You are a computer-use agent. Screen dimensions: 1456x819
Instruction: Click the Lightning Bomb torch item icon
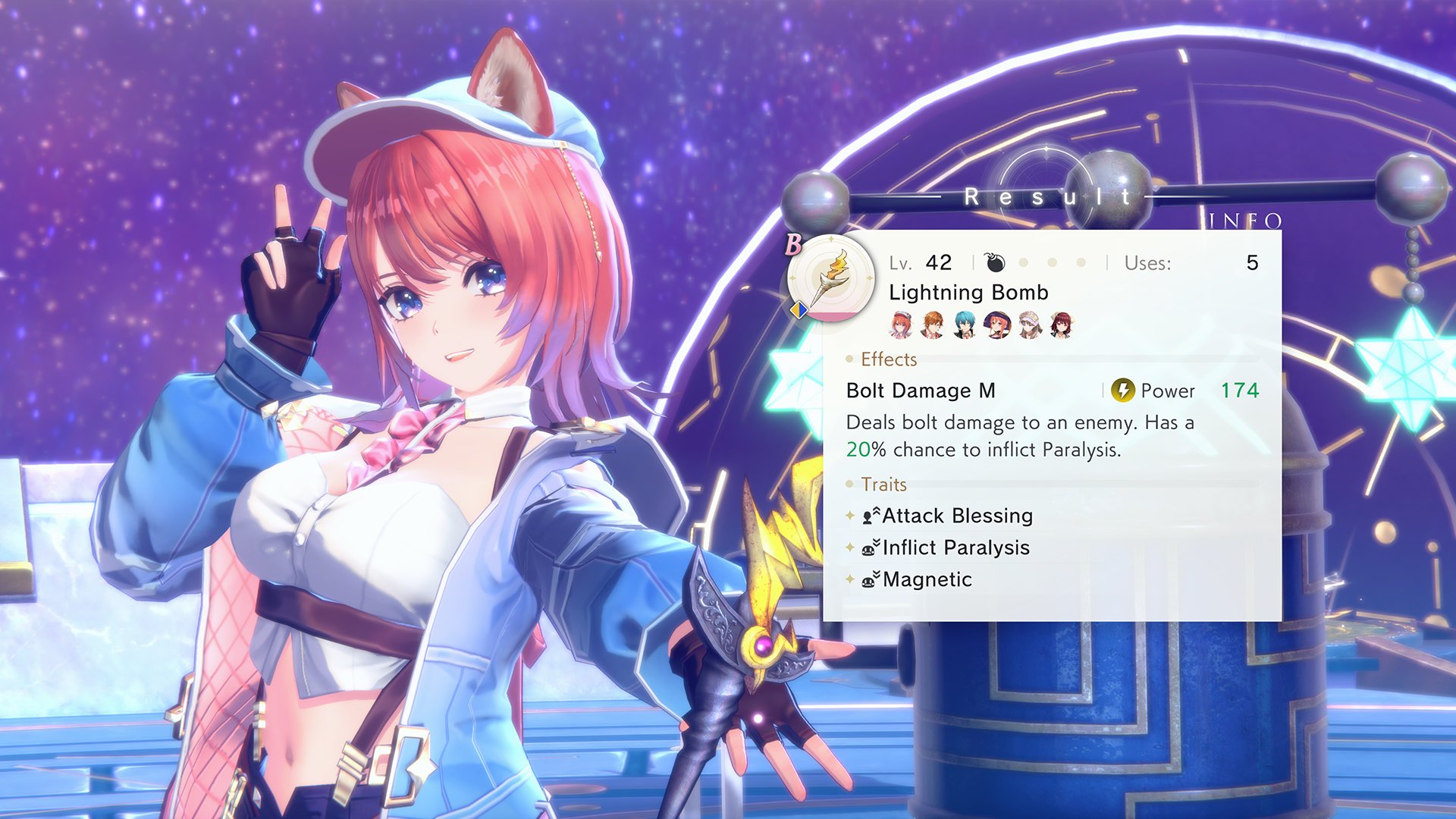click(x=830, y=275)
